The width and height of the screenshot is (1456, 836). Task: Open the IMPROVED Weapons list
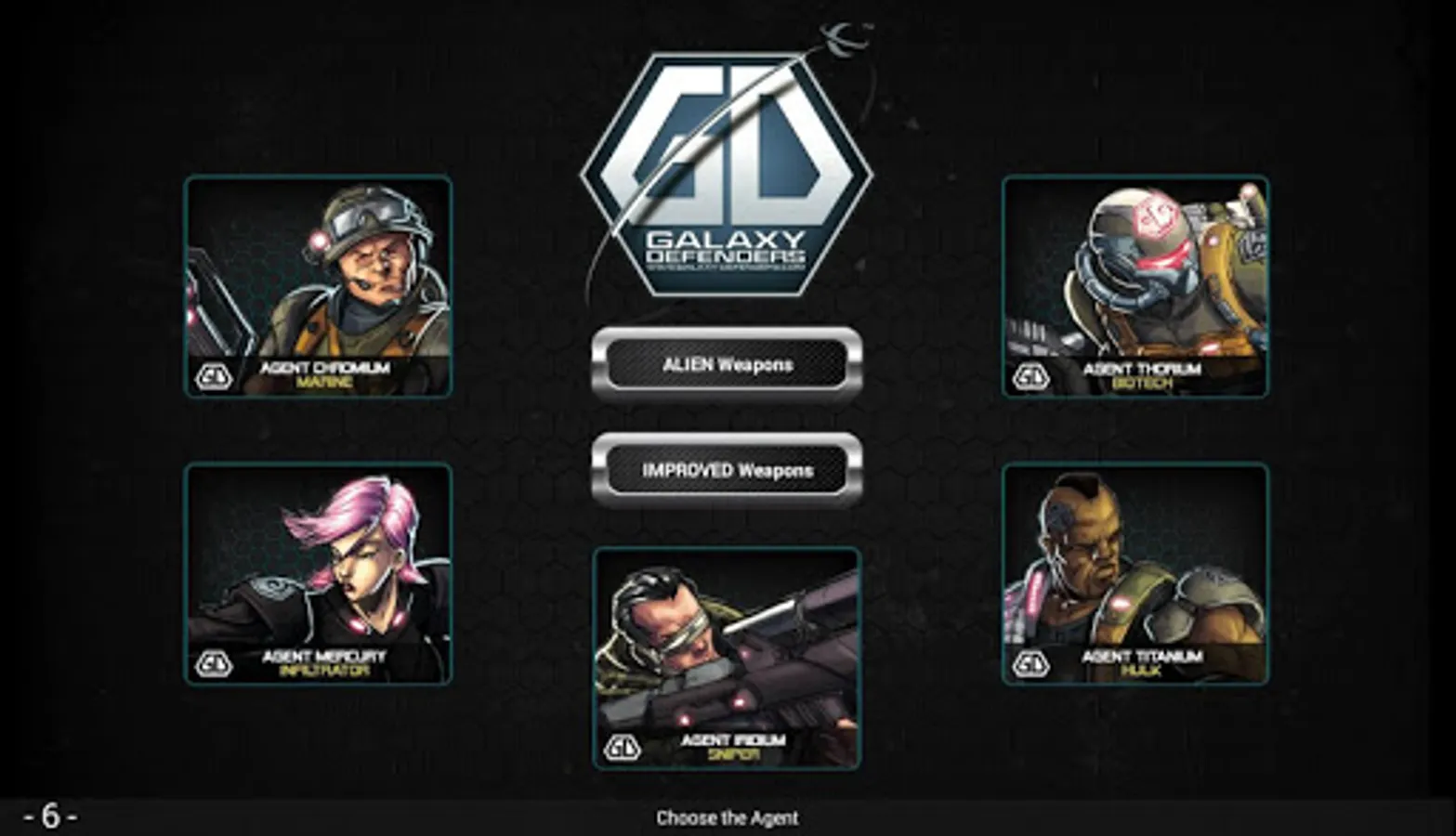728,471
